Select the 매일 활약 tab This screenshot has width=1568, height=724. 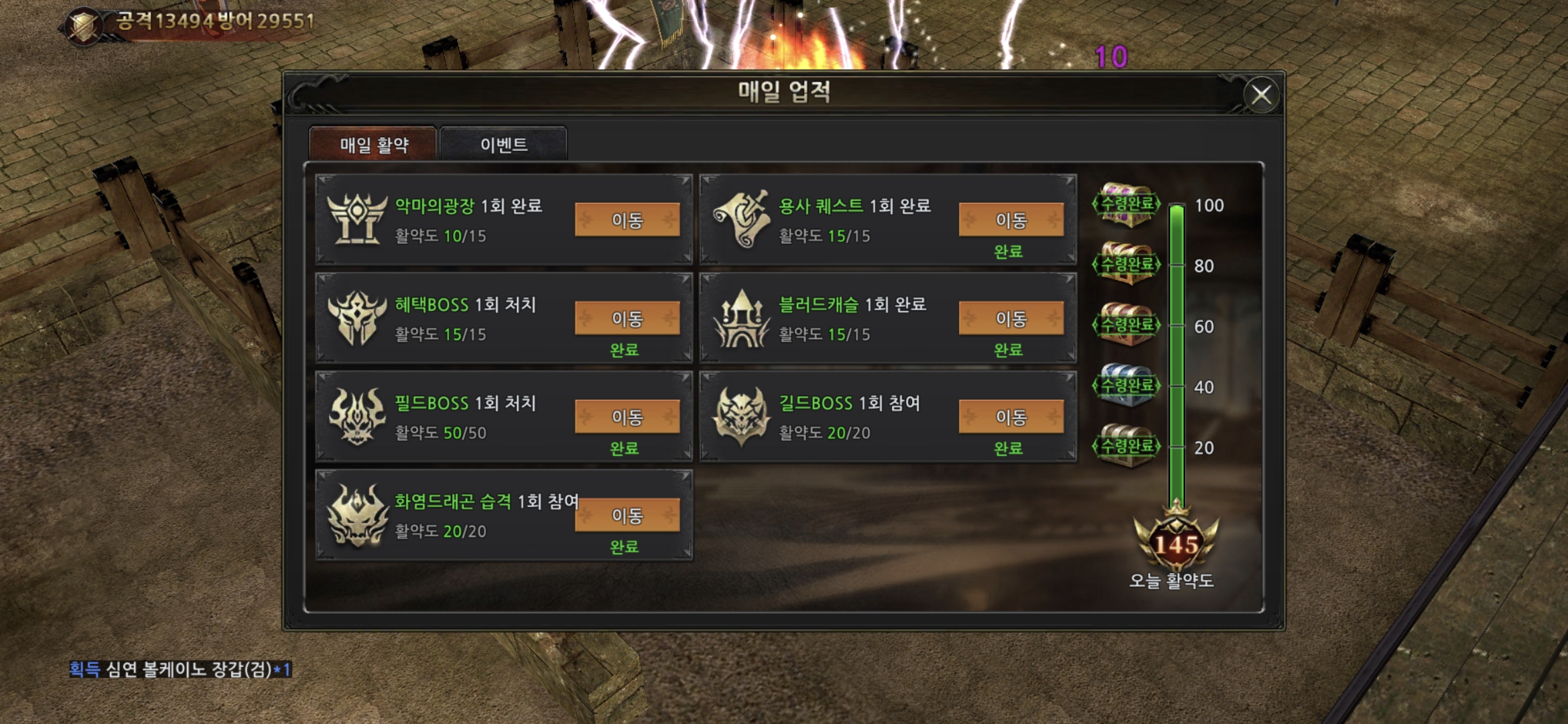(x=373, y=144)
